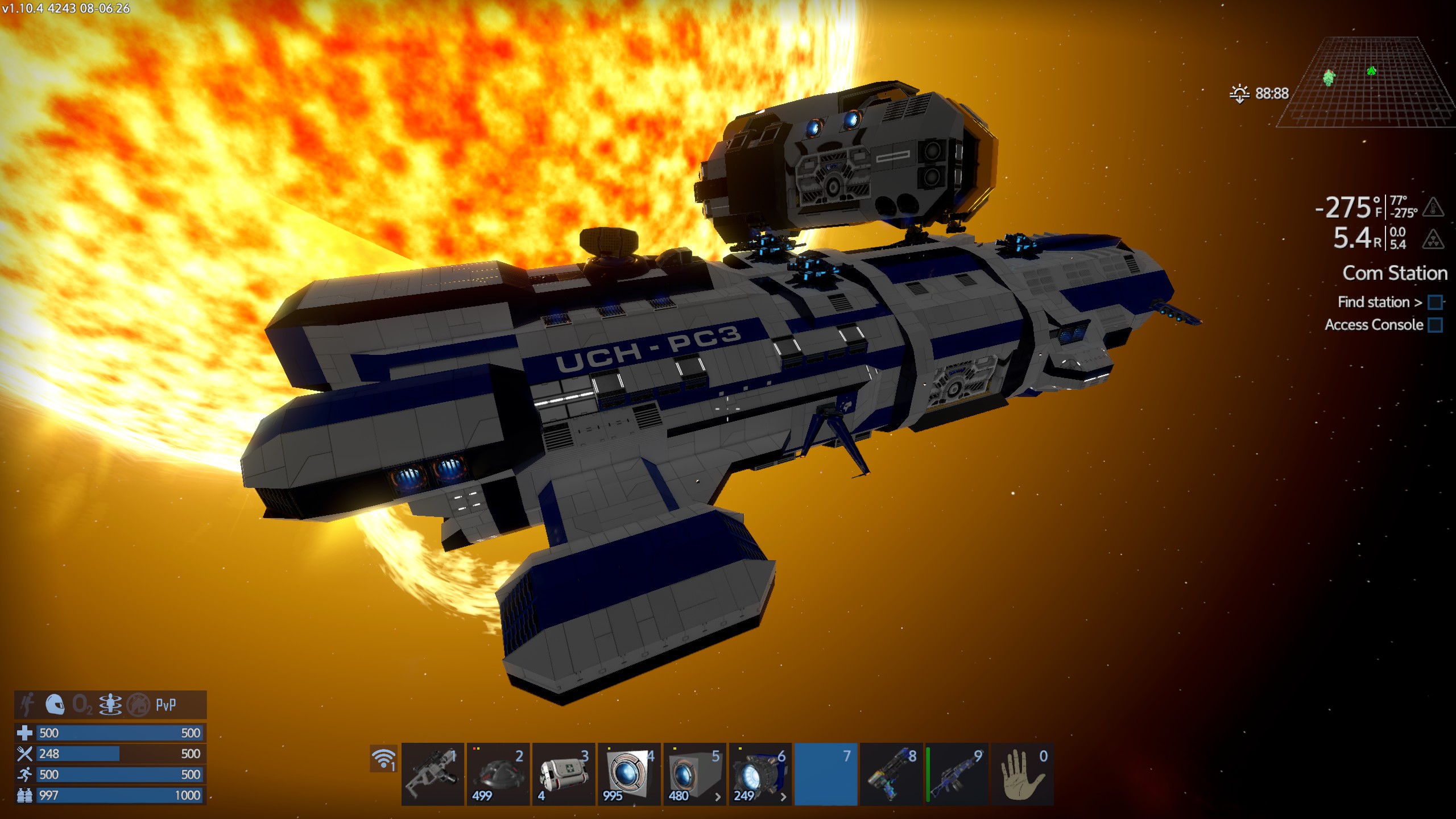Equip the blue rifle in slot 9
The image size is (1456, 819).
(x=957, y=774)
